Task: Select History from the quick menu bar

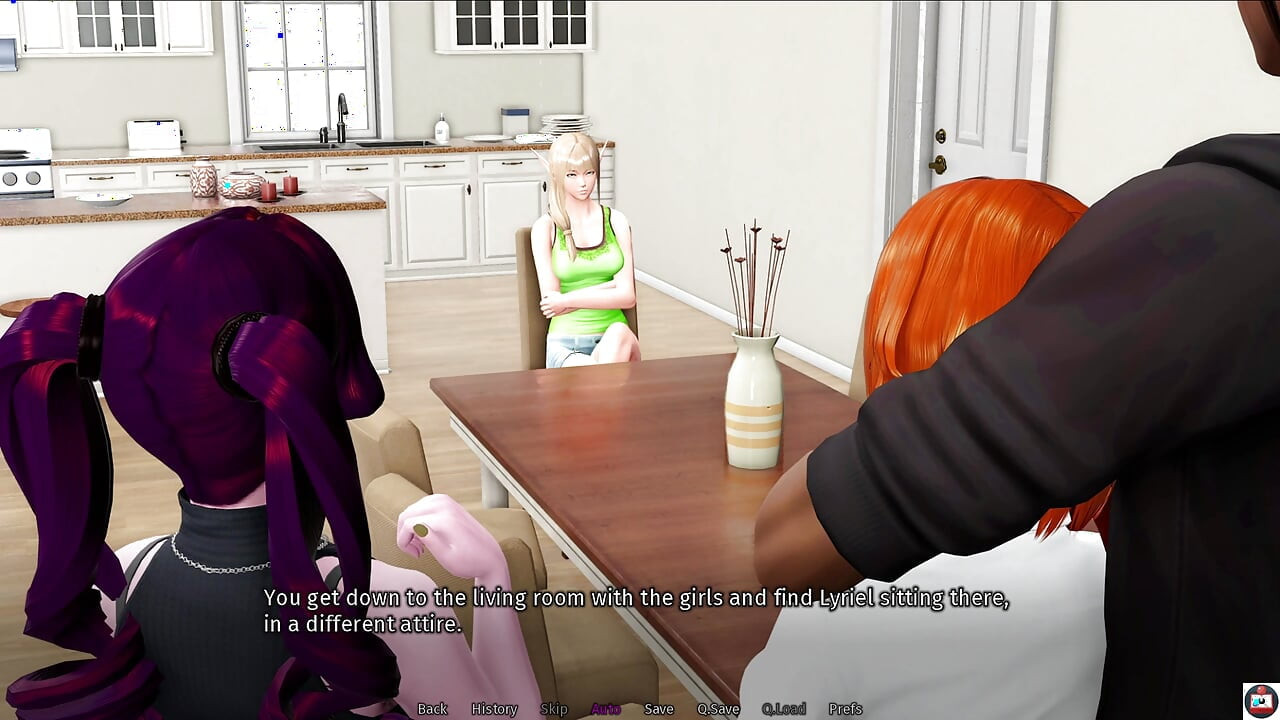Action: tap(493, 708)
